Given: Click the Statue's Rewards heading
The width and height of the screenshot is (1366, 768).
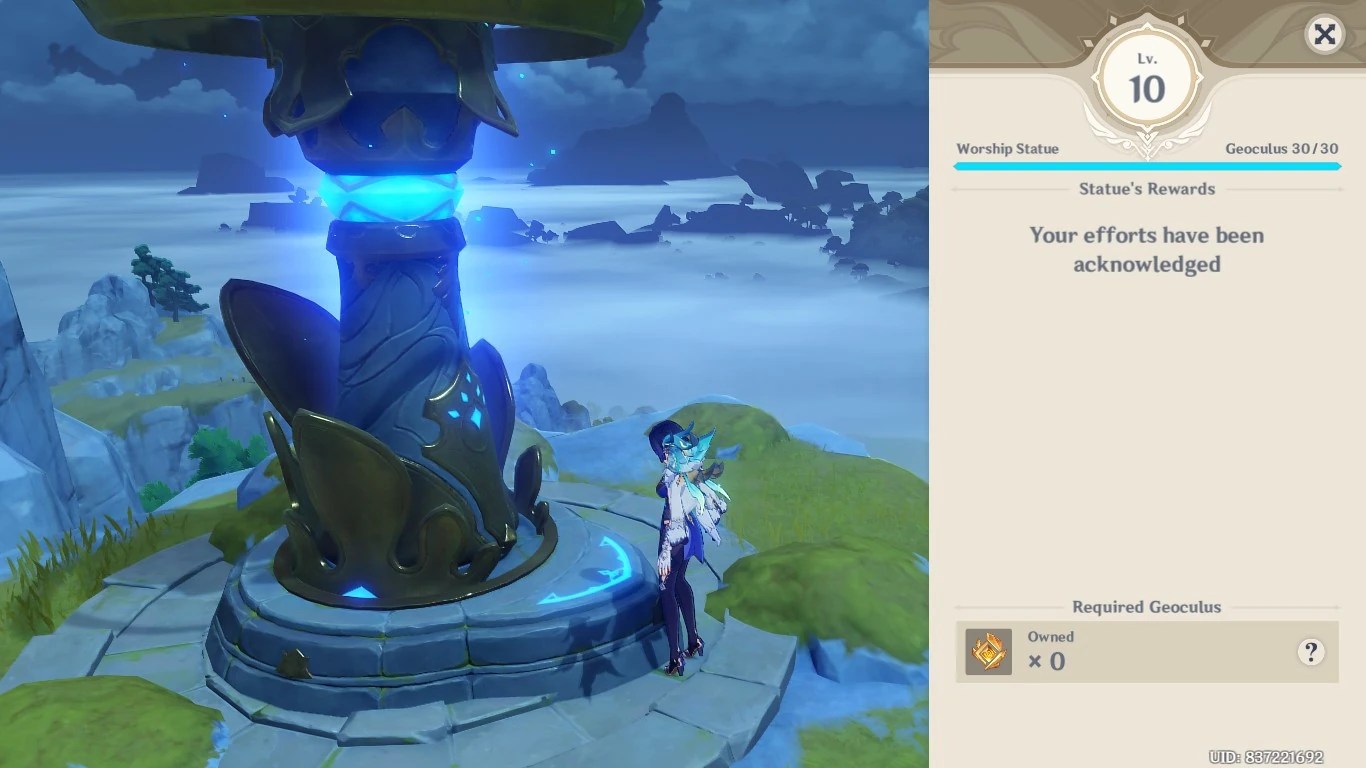Looking at the screenshot, I should pos(1146,189).
